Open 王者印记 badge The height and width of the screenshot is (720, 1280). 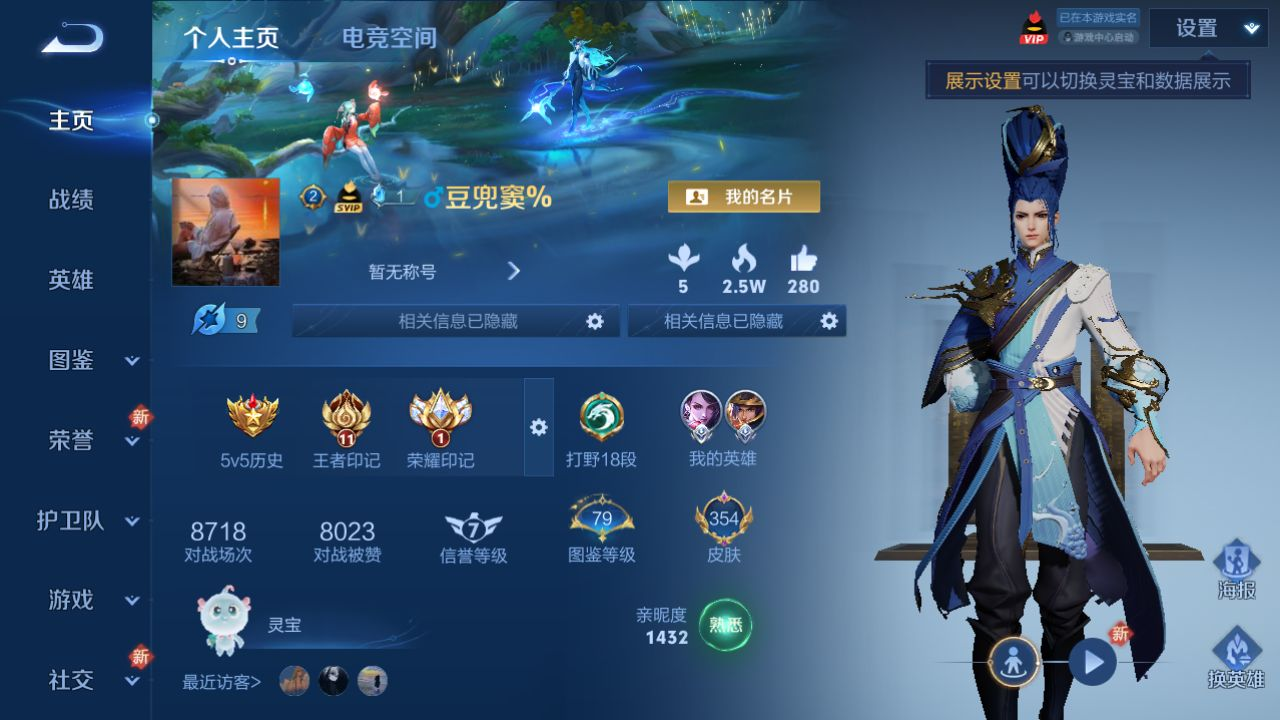[x=346, y=428]
